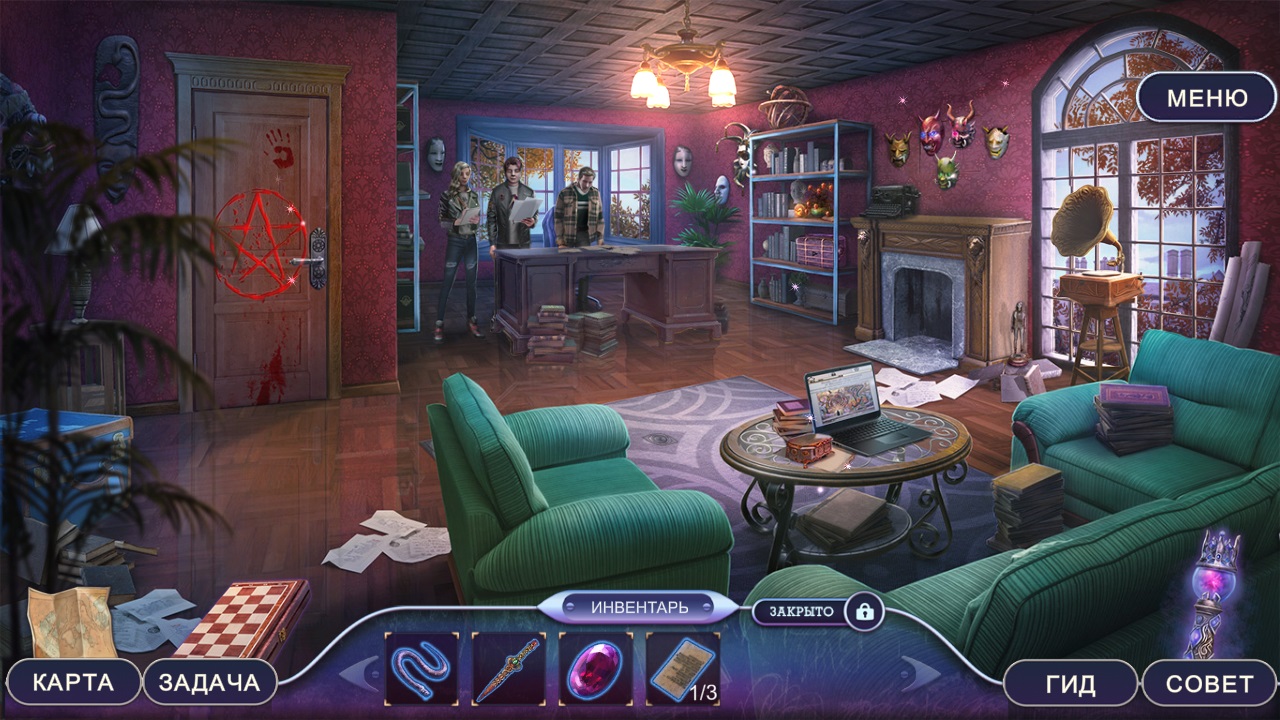This screenshot has width=1280, height=720.
Task: Open the ГИД strategy guide
Action: click(x=1070, y=684)
